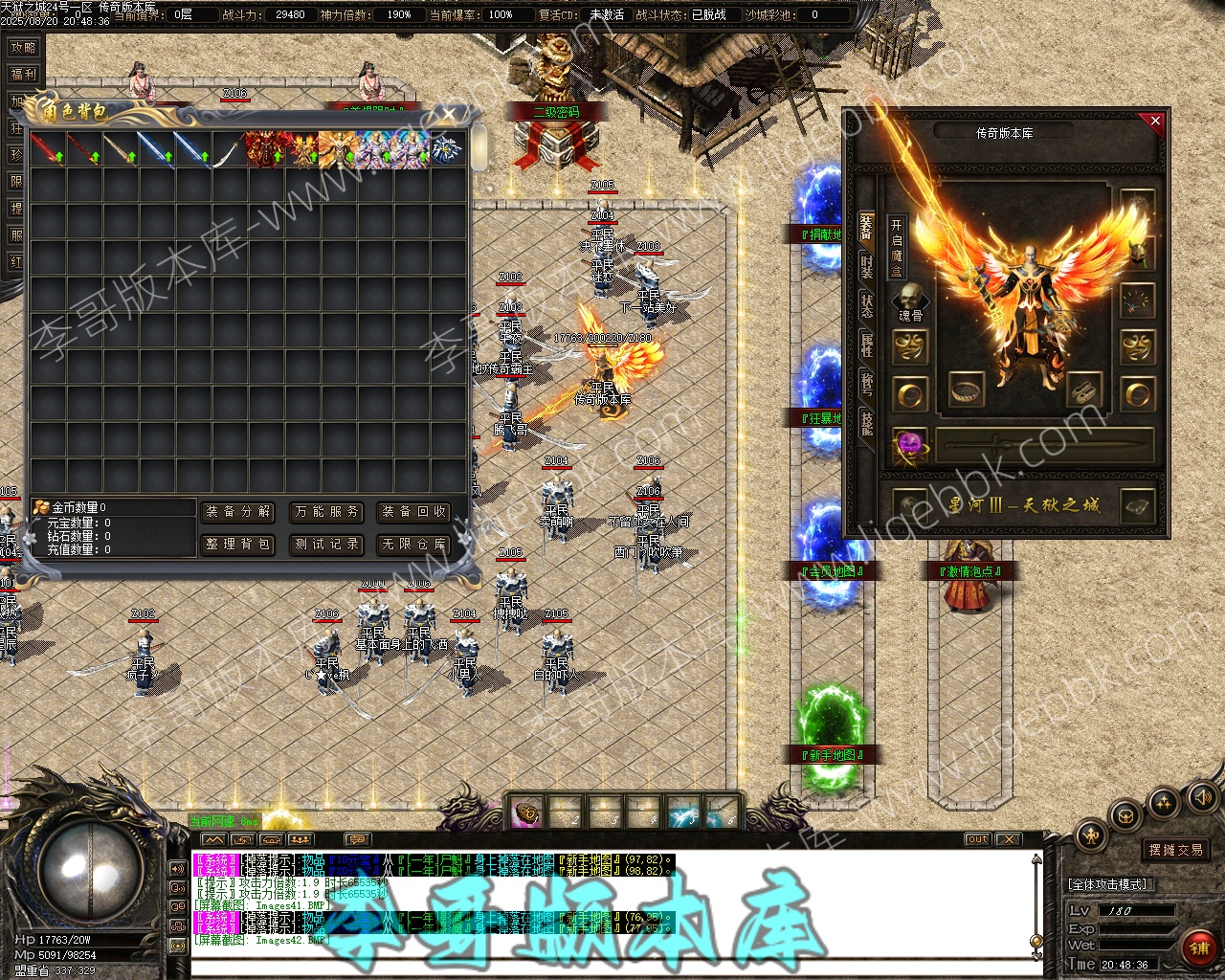Viewport: 1225px width, 980px height.
Task: Switch to the 状态 tab
Action: [866, 306]
